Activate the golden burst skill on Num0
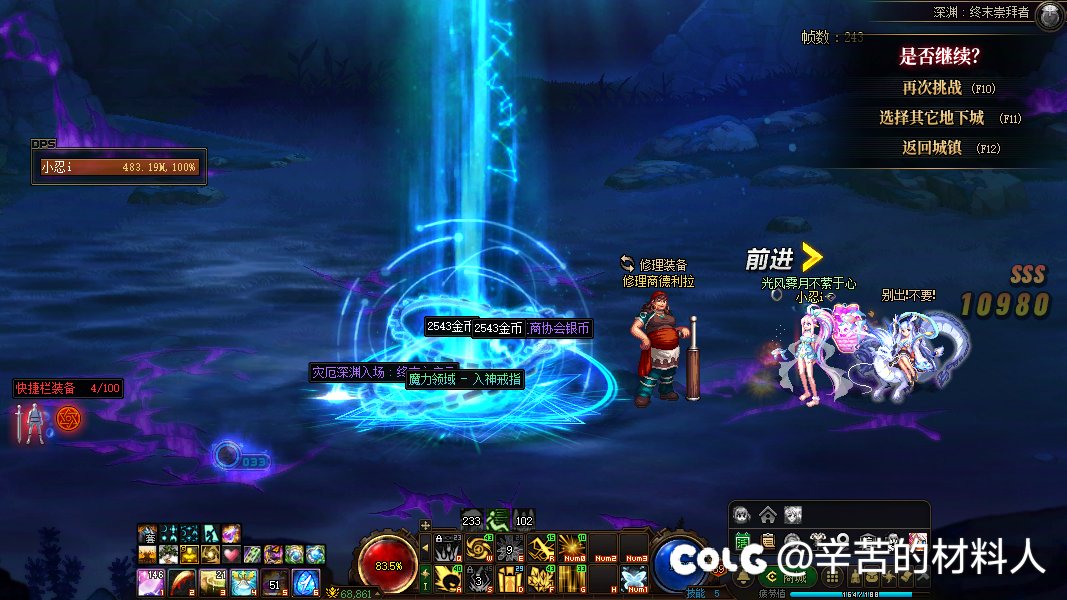The height and width of the screenshot is (600, 1067). (573, 548)
